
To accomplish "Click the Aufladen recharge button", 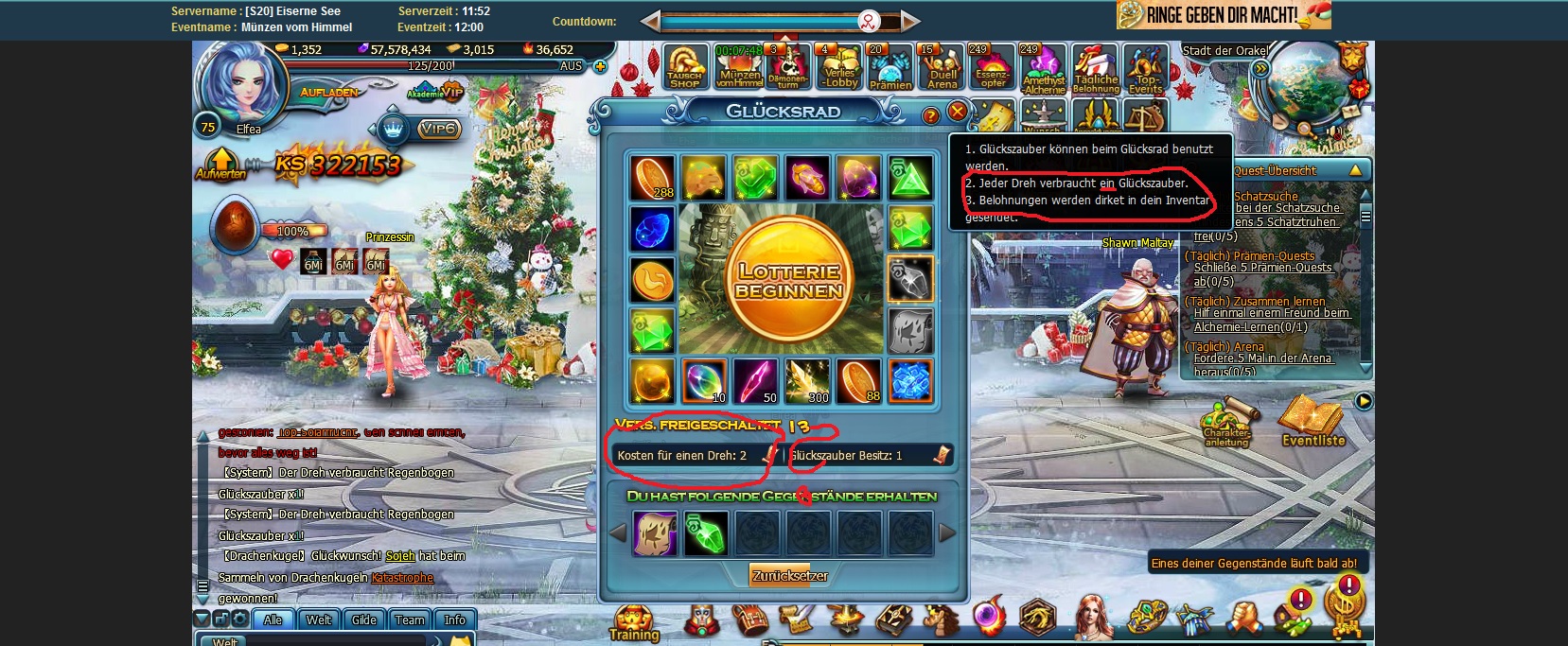I will coord(329,93).
